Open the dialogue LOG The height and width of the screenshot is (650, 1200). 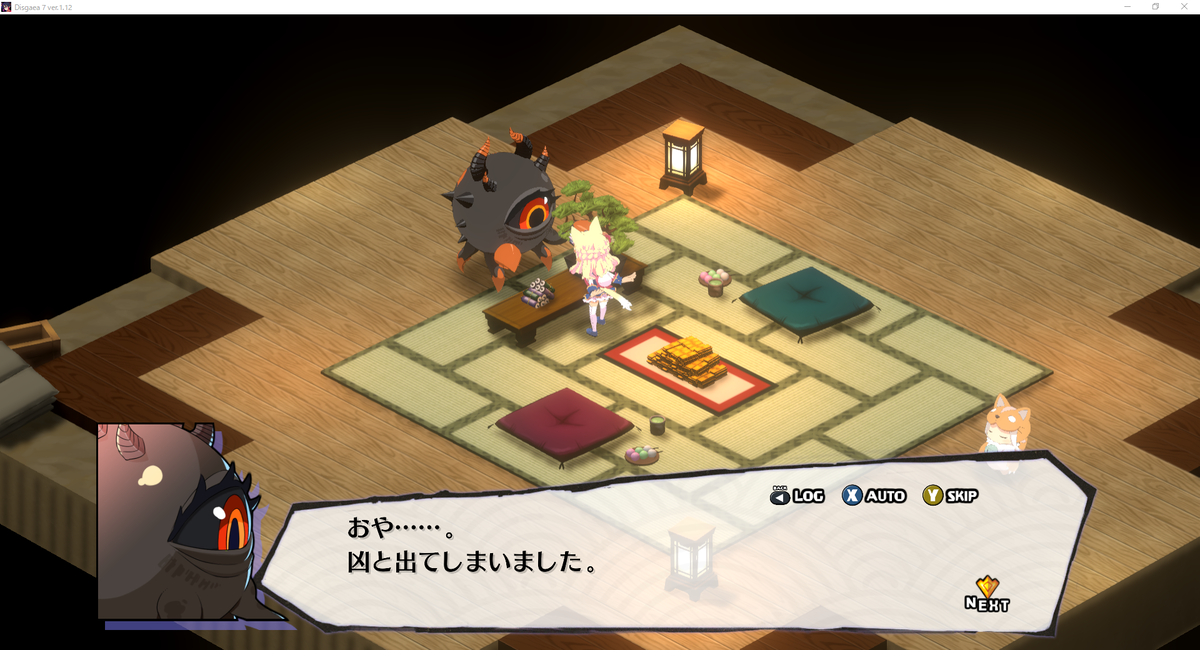(797, 495)
